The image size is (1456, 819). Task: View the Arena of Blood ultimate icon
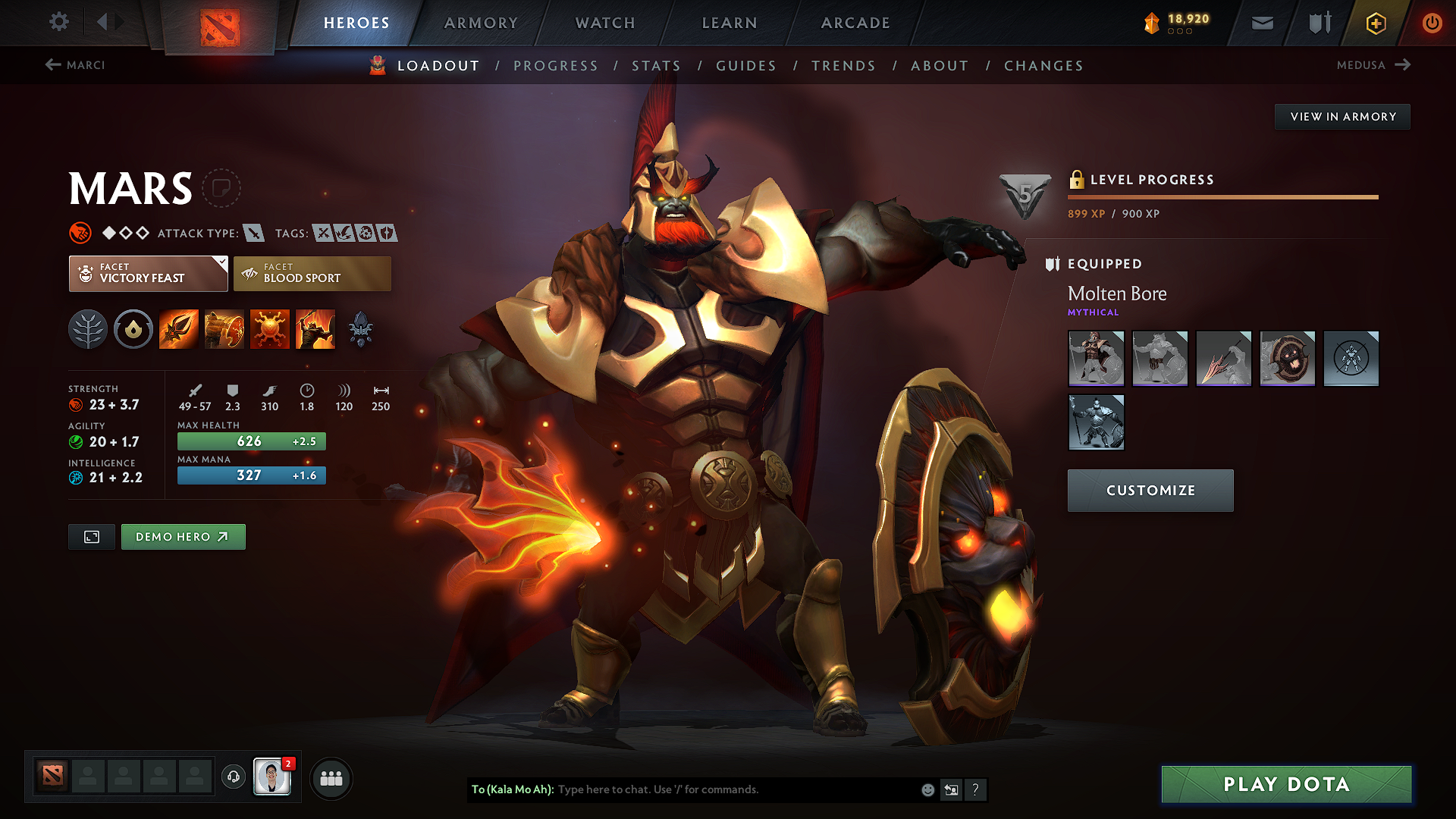click(x=315, y=329)
